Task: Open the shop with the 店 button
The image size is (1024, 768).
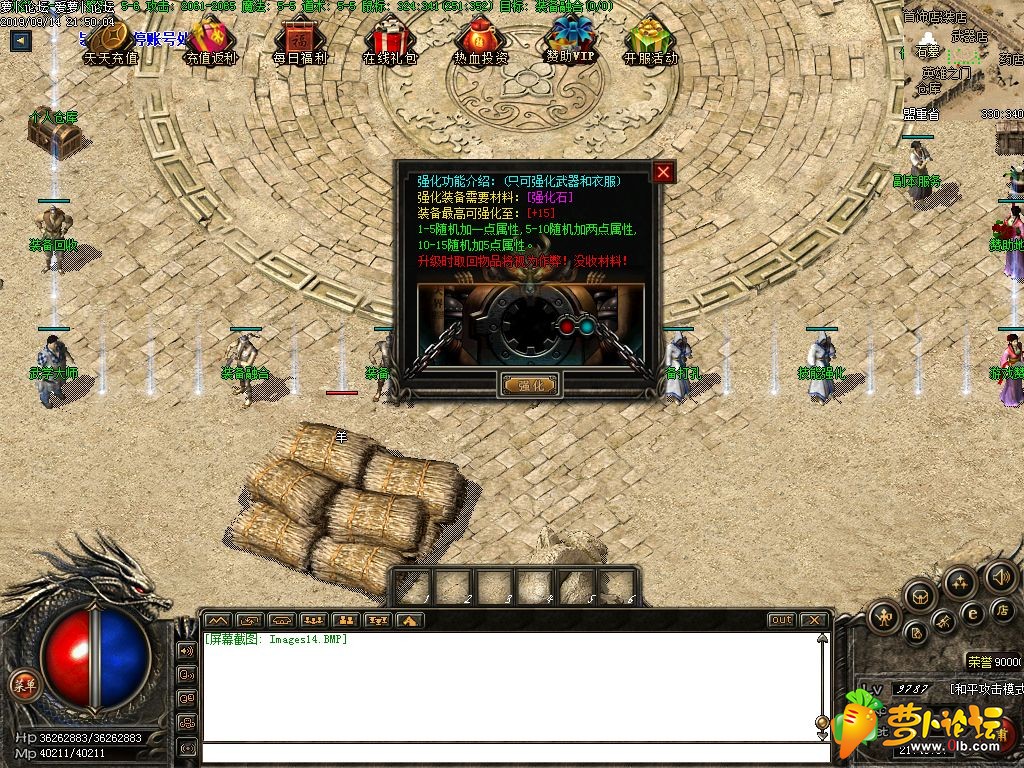Action: click(x=1002, y=609)
